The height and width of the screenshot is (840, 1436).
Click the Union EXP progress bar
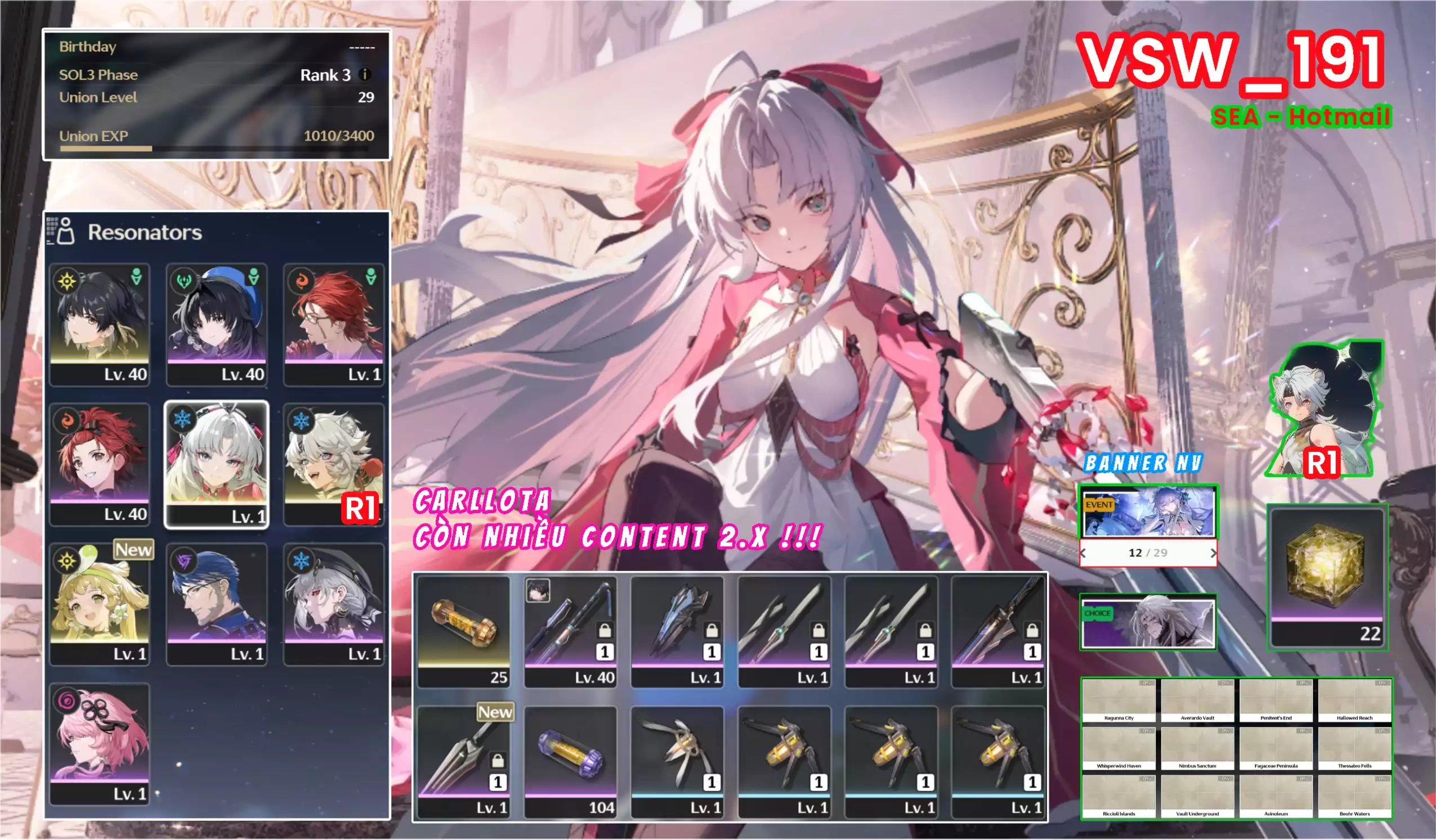pyautogui.click(x=217, y=148)
